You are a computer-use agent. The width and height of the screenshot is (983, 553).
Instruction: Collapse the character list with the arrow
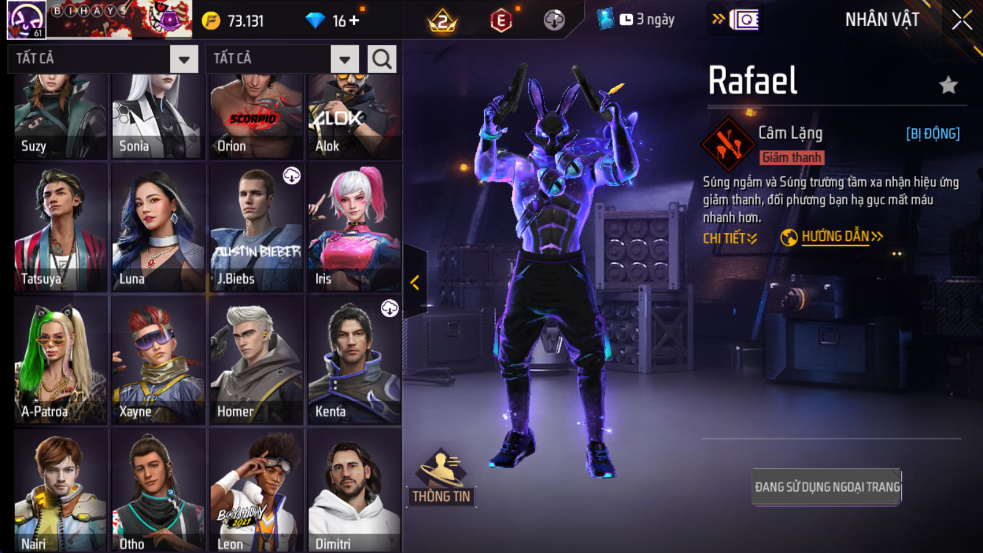coord(415,283)
